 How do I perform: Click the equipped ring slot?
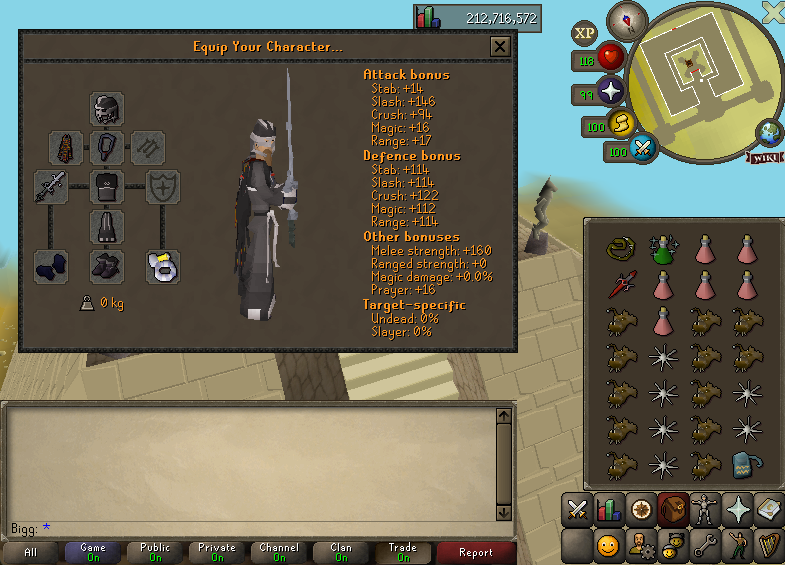pos(163,266)
